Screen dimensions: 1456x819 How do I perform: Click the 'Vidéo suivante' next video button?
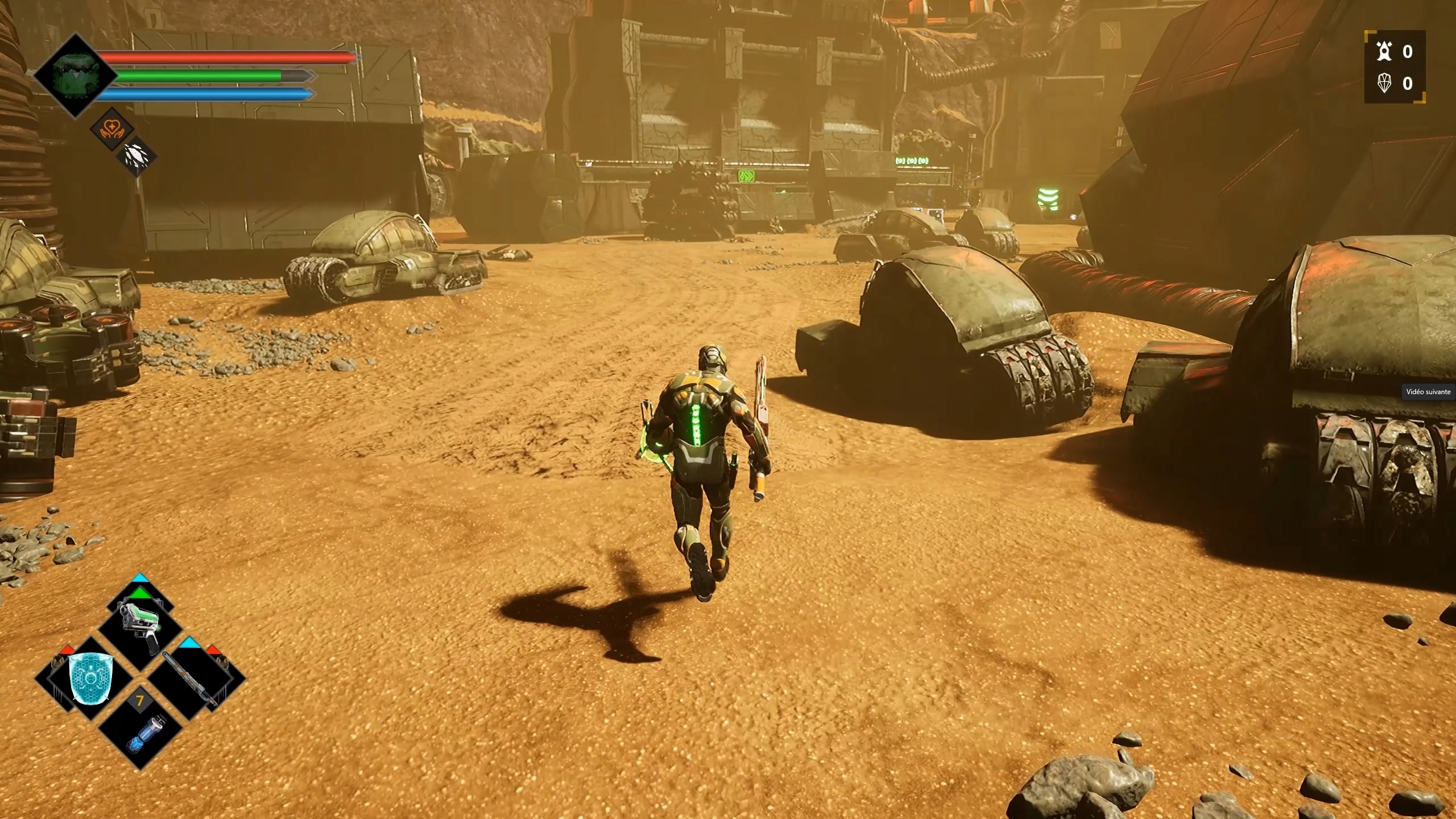(x=1428, y=391)
